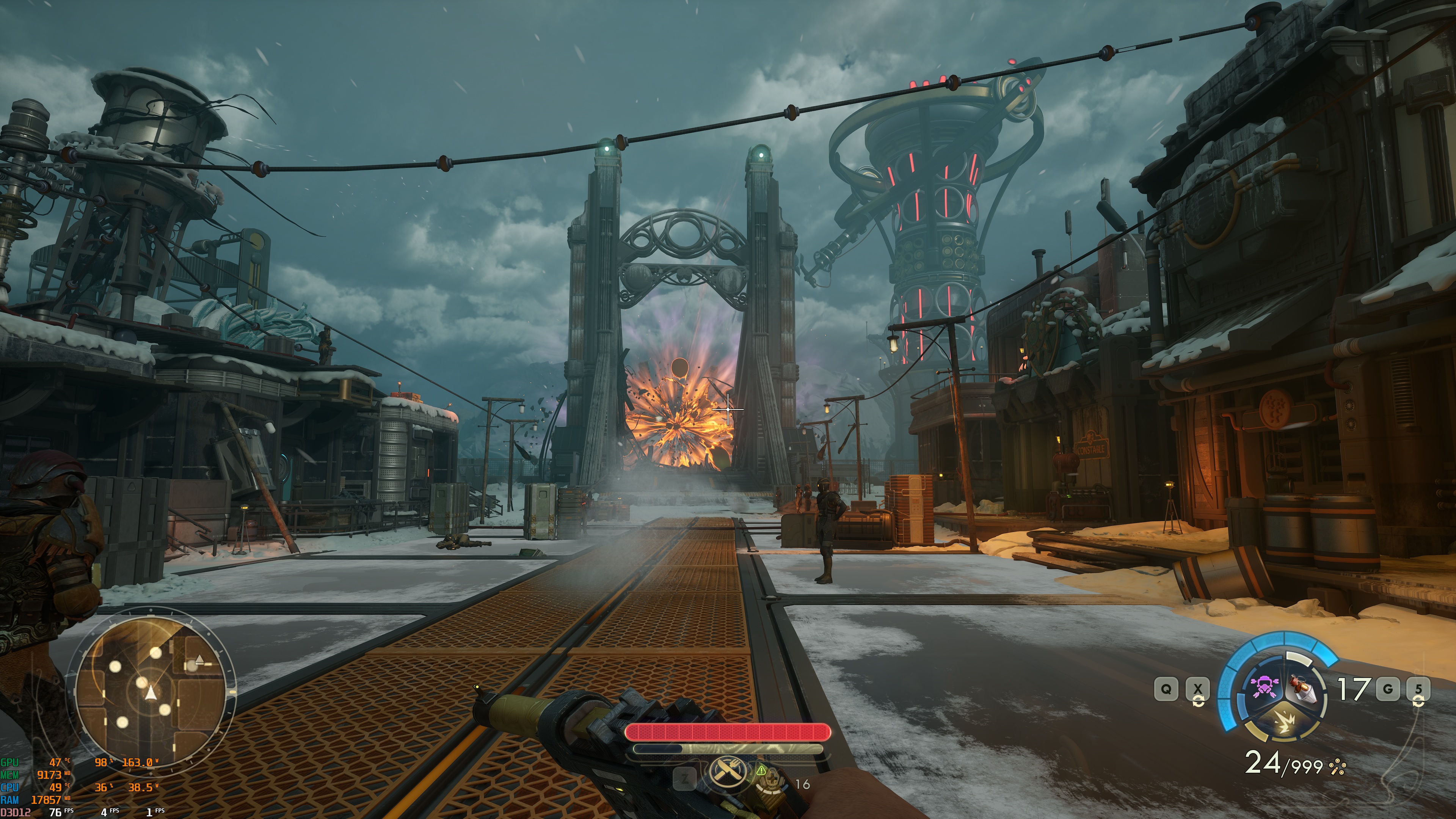Select the triangle marker on the minimap
The width and height of the screenshot is (1456, 819).
coord(199,659)
